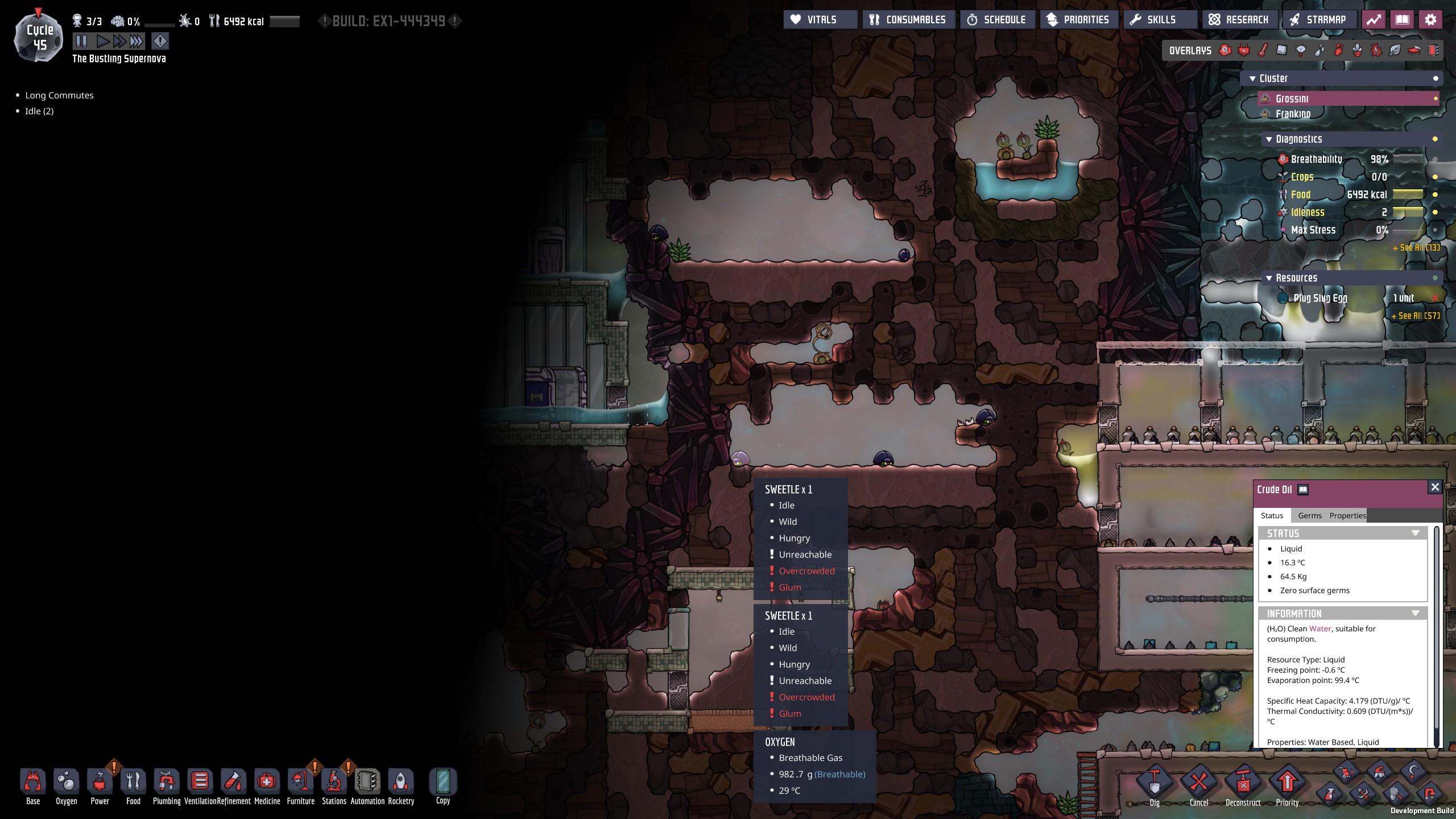Select the Frankino asteroid in Cluster list

pyautogui.click(x=1293, y=114)
